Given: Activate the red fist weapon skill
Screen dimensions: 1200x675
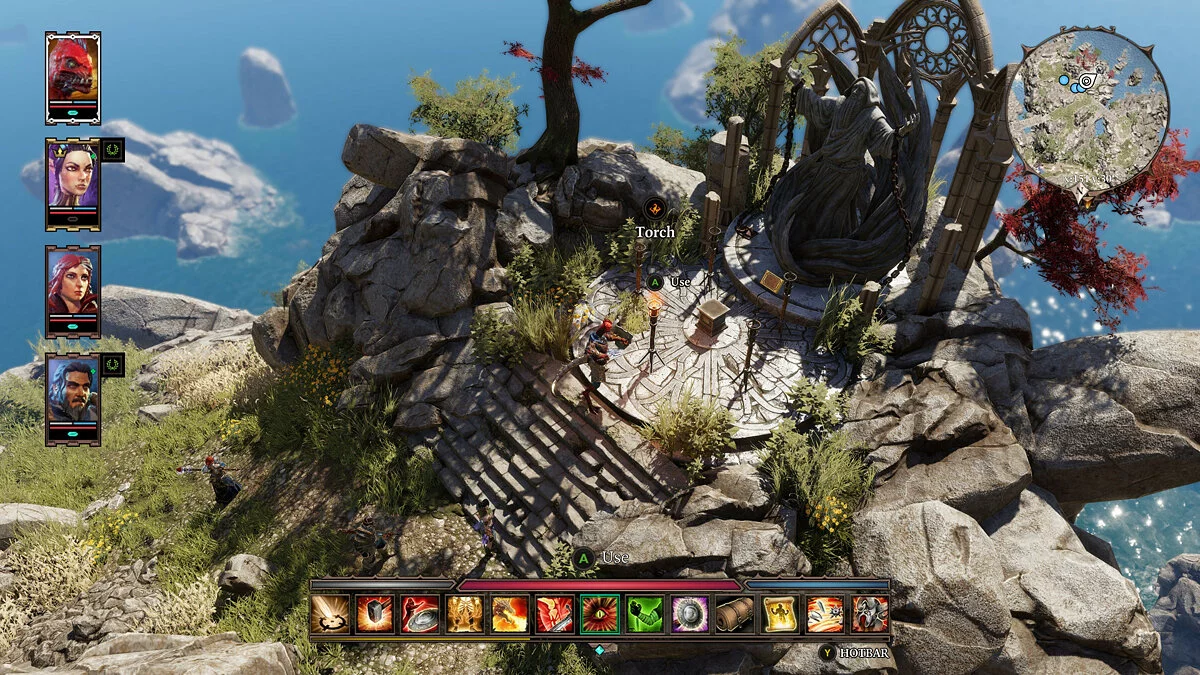Looking at the screenshot, I should [x=555, y=614].
